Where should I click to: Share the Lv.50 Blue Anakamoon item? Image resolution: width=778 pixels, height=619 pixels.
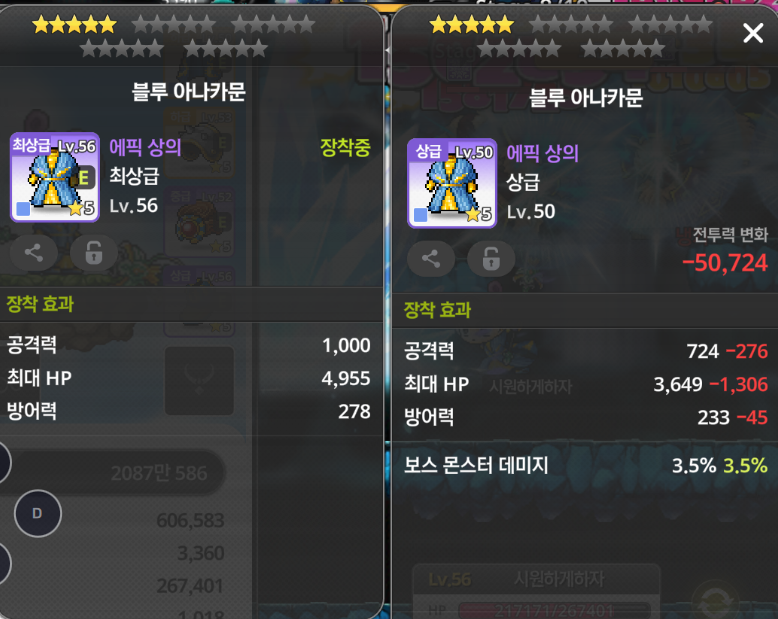[x=431, y=259]
